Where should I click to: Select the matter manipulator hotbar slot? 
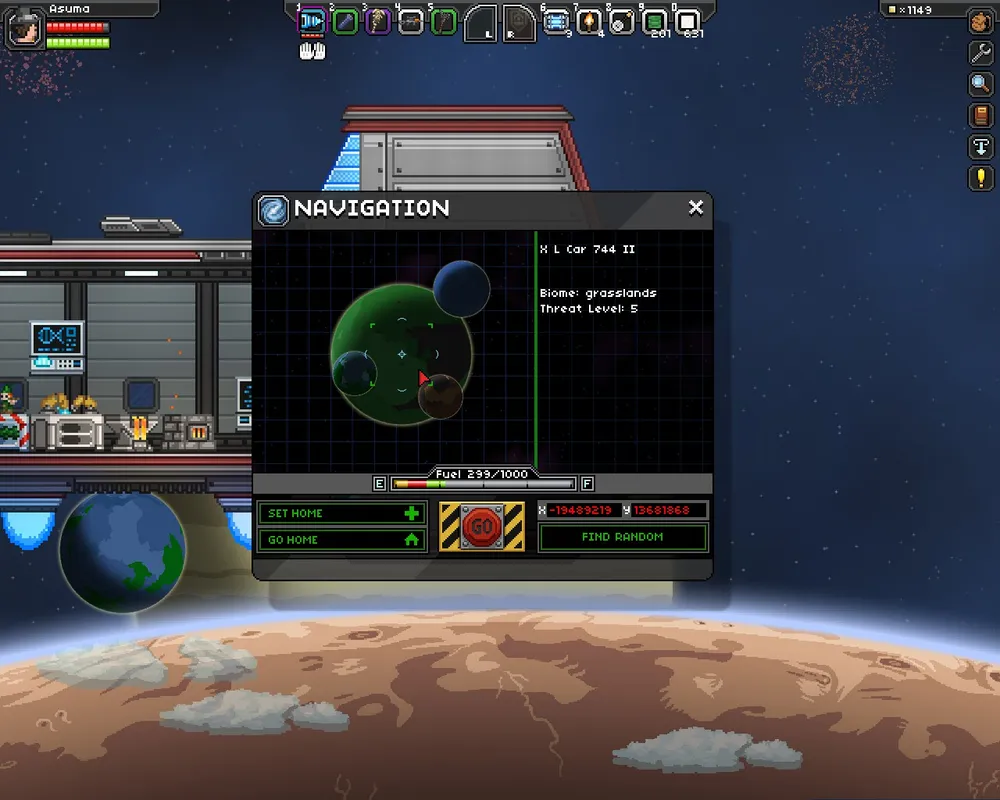[x=313, y=21]
